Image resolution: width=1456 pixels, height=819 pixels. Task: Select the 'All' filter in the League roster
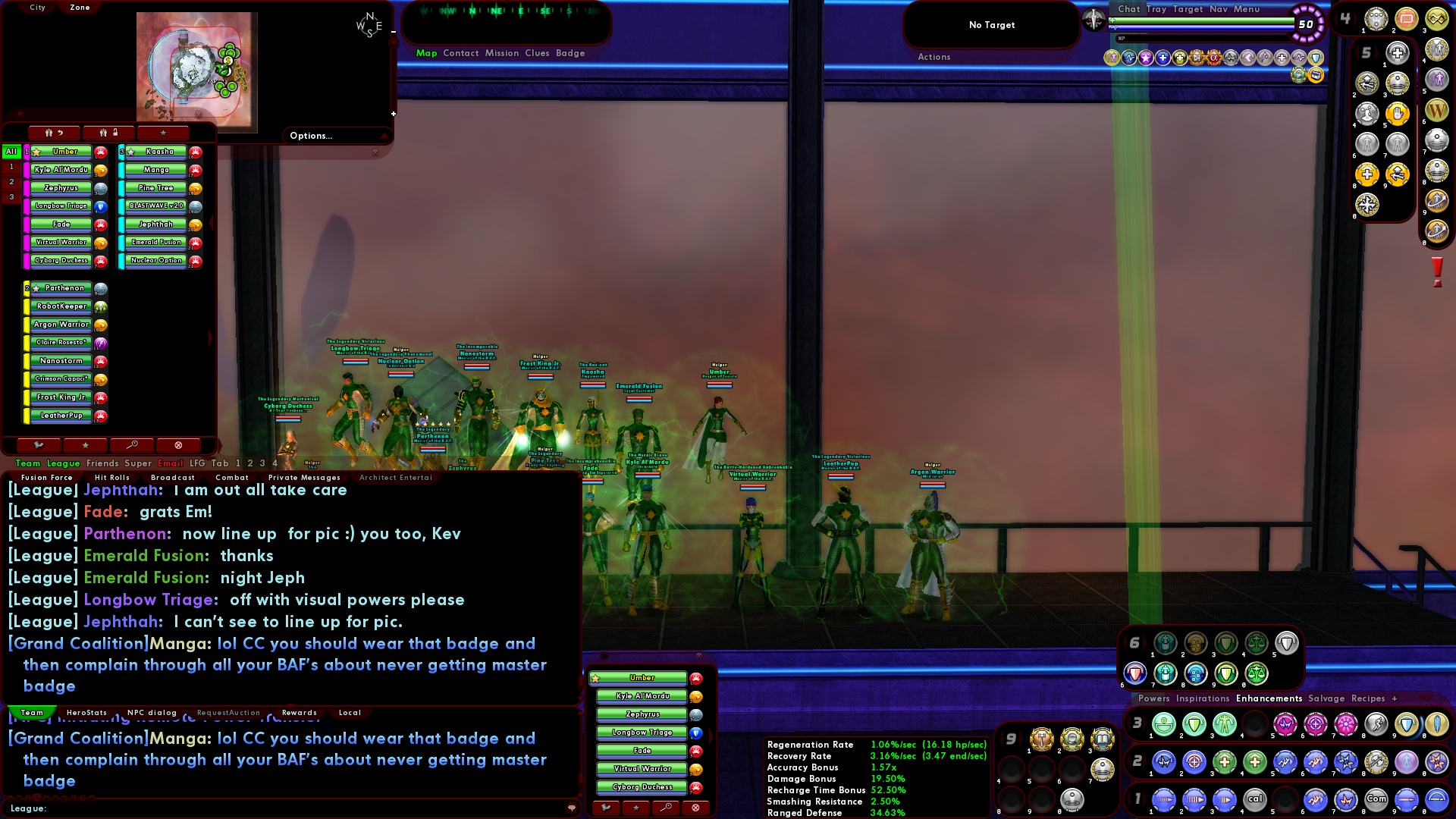(x=10, y=152)
